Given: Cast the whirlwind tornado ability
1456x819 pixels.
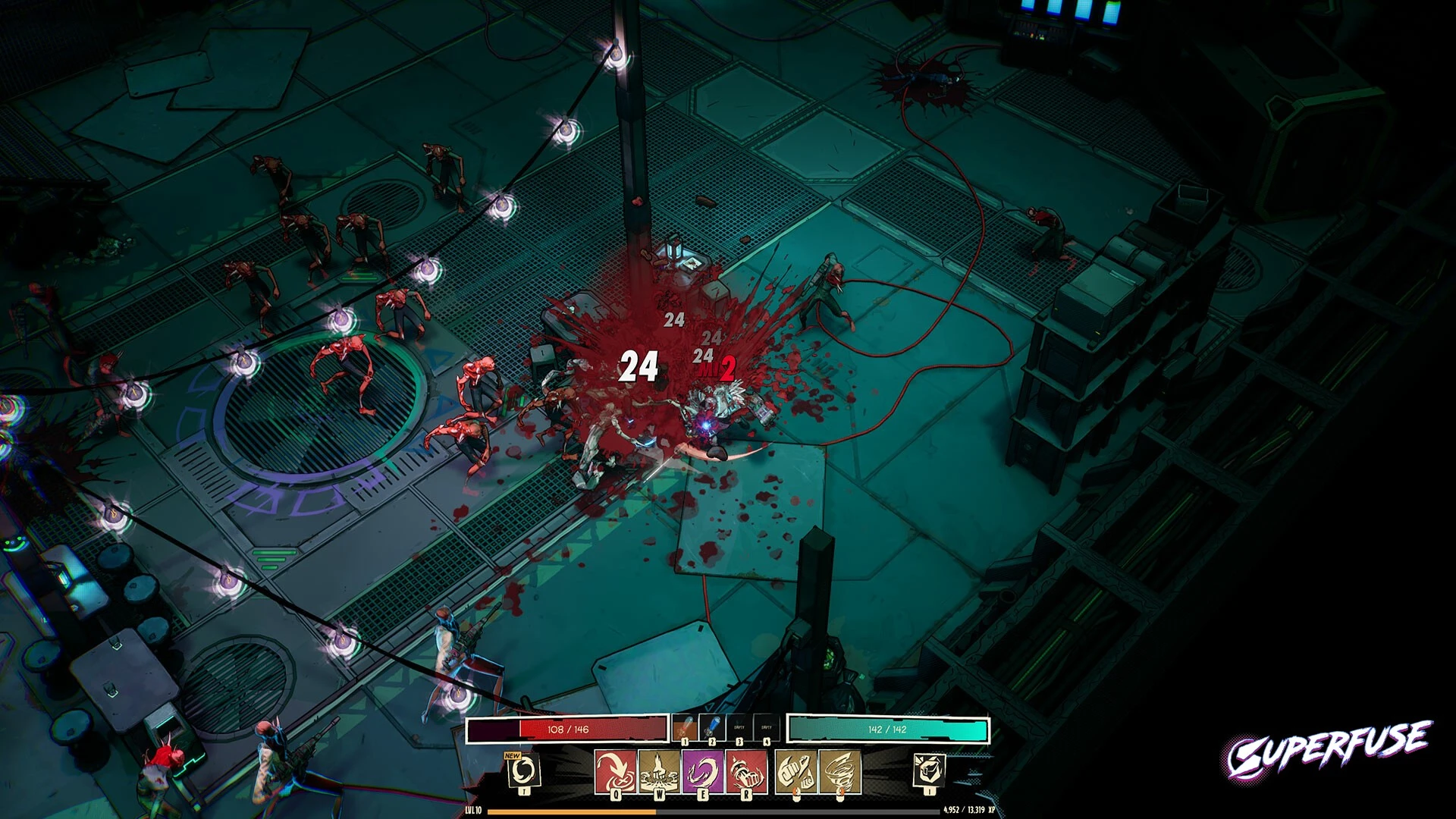Looking at the screenshot, I should (839, 771).
